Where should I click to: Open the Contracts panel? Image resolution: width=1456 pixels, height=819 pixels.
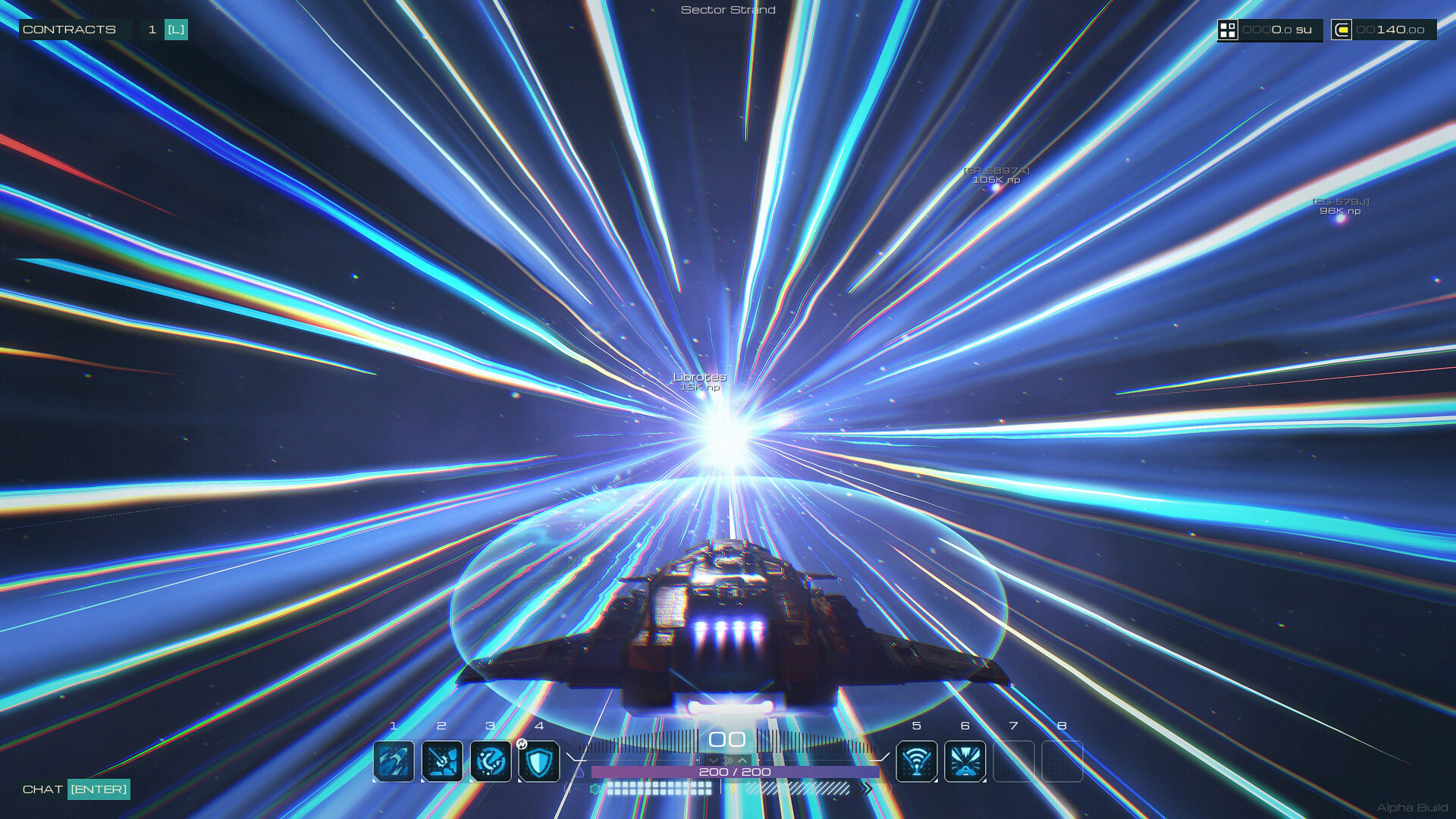pos(70,30)
